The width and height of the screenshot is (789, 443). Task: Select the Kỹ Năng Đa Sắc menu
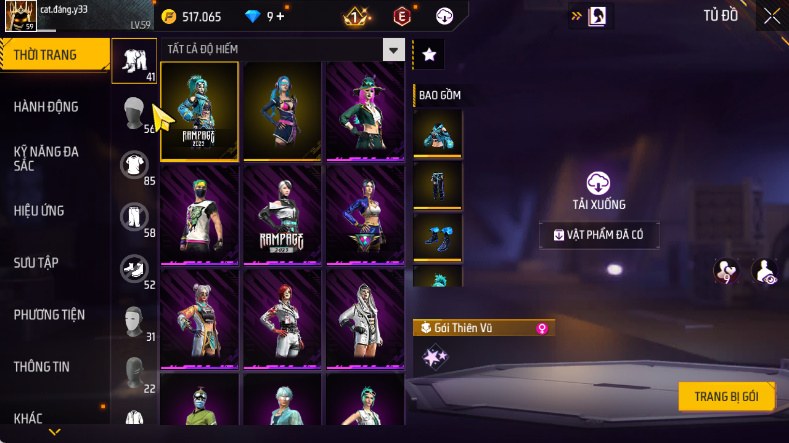coord(46,158)
